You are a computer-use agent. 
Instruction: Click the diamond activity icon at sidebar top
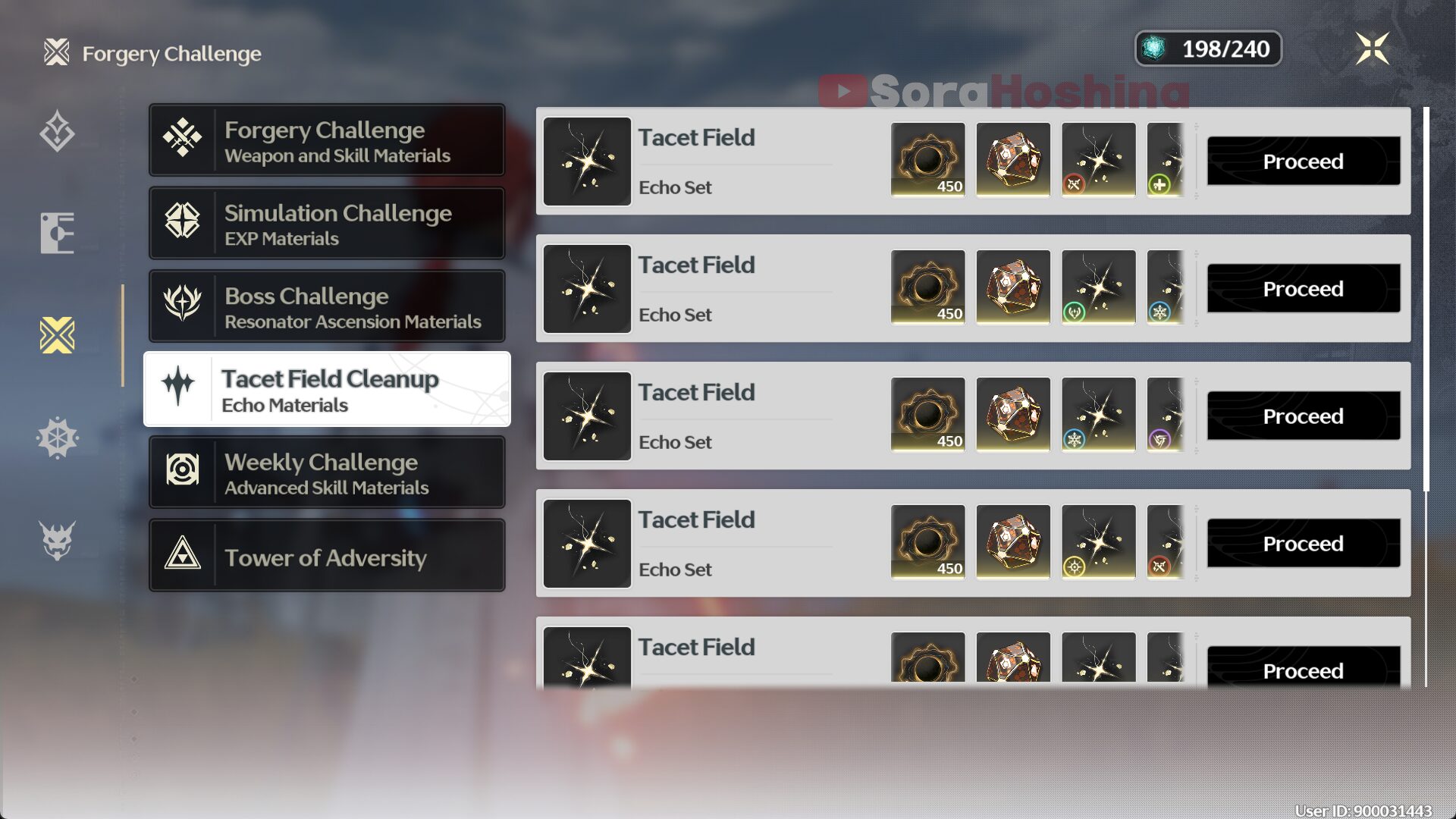tap(57, 131)
